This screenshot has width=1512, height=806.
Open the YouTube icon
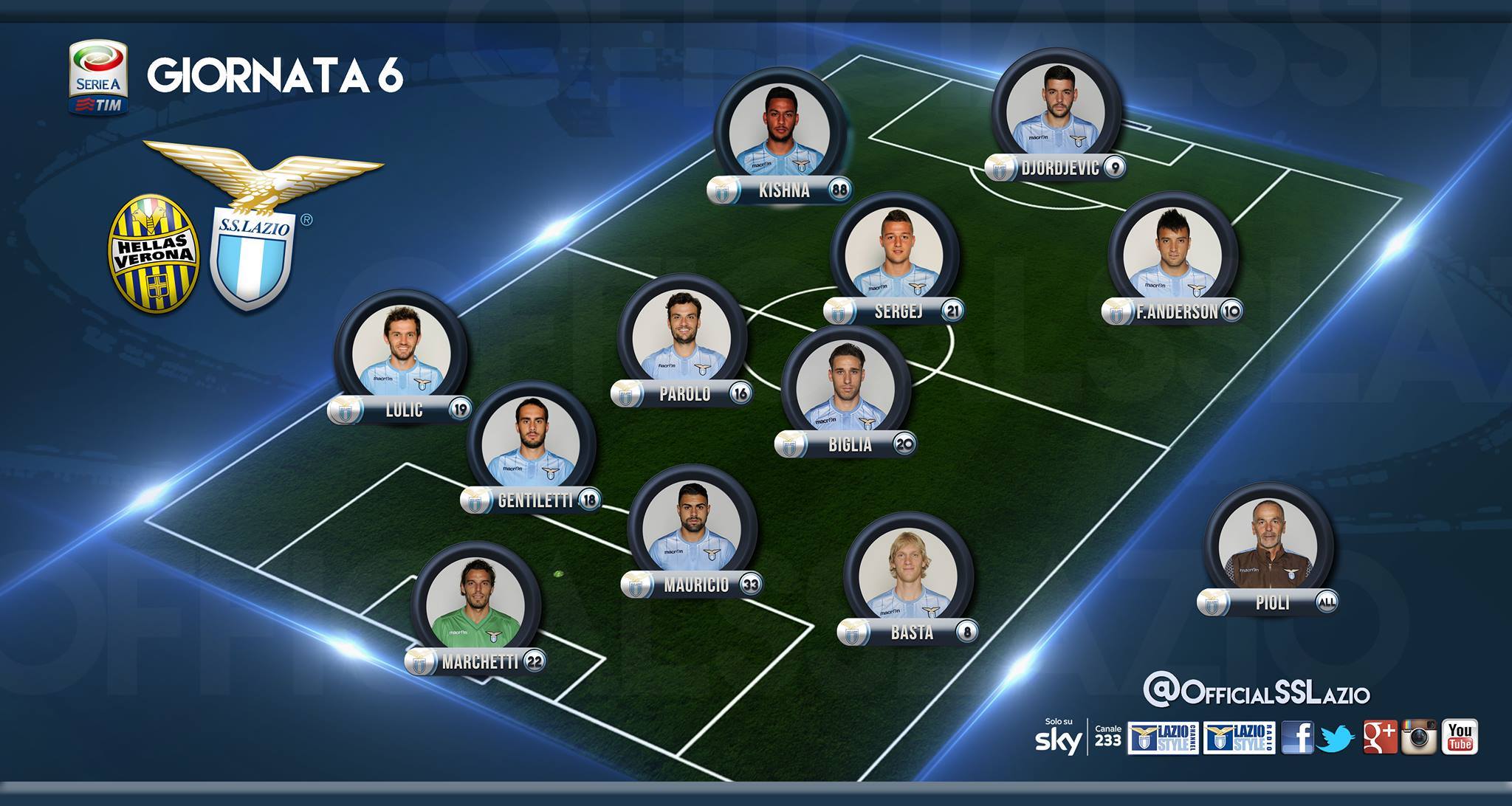tap(1460, 737)
